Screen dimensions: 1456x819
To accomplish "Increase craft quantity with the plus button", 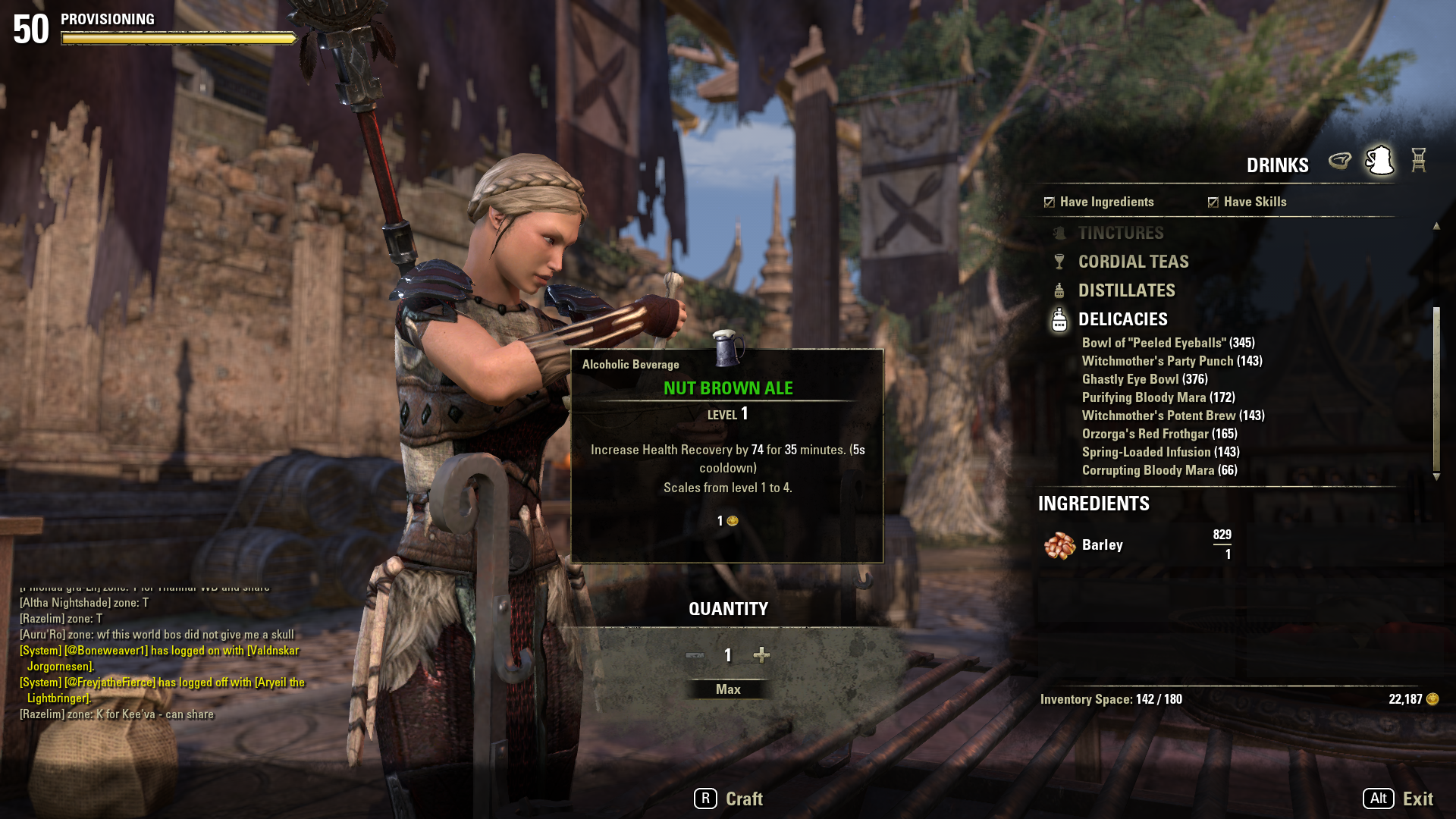I will click(x=761, y=655).
